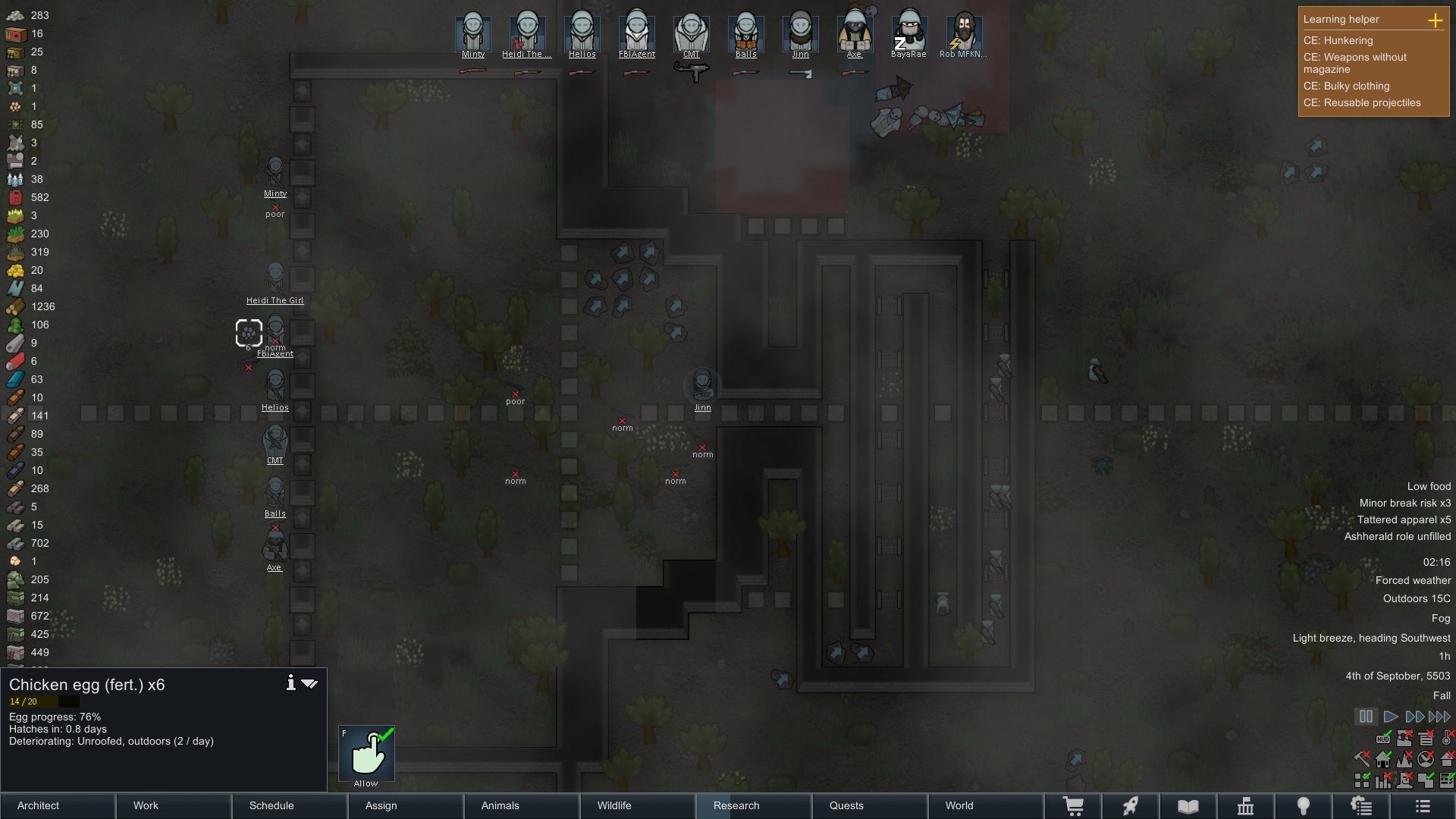Open the Research tab
The height and width of the screenshot is (819, 1456).
point(754,805)
